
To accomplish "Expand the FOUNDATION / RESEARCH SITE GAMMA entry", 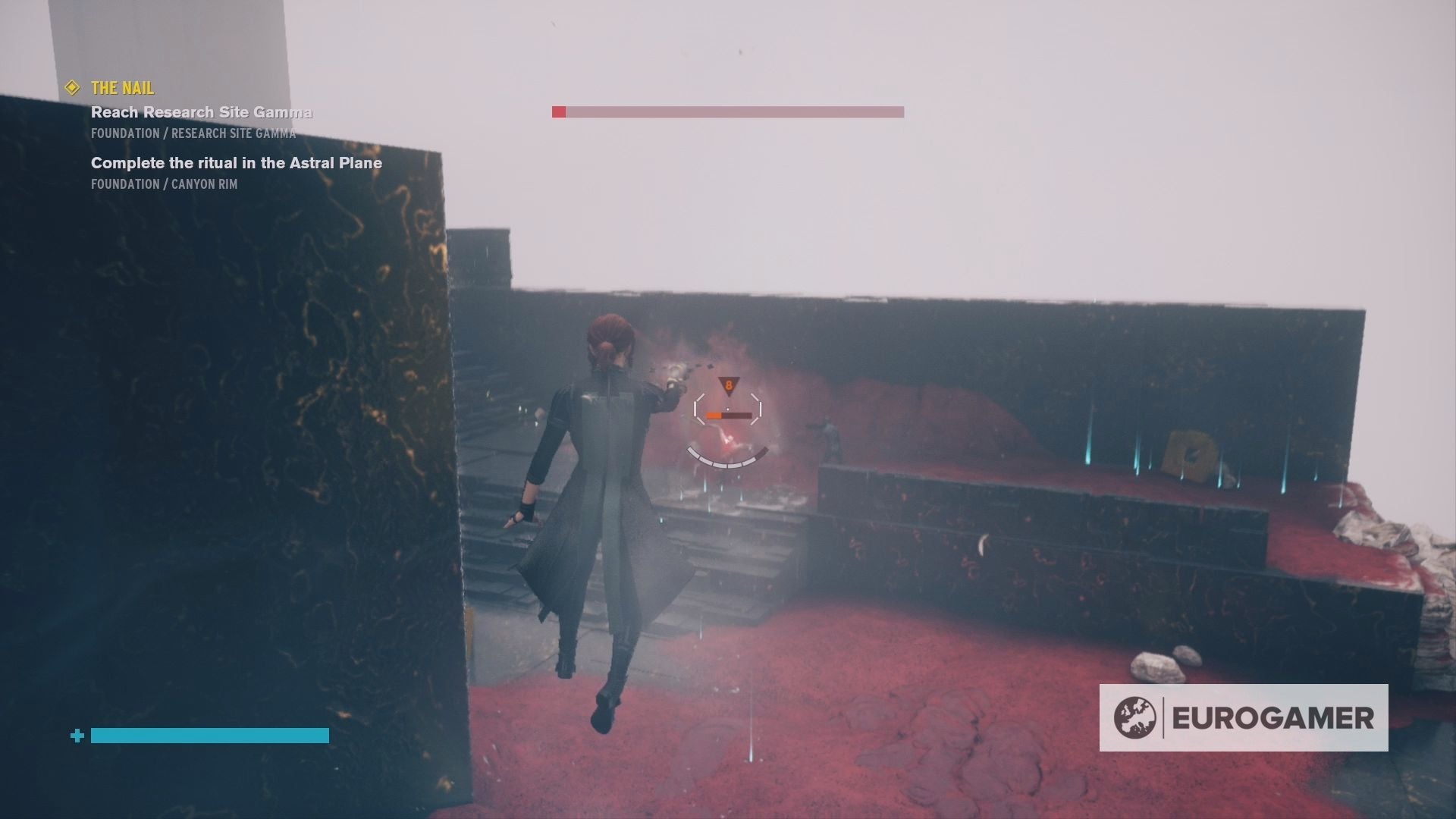I will [x=193, y=133].
